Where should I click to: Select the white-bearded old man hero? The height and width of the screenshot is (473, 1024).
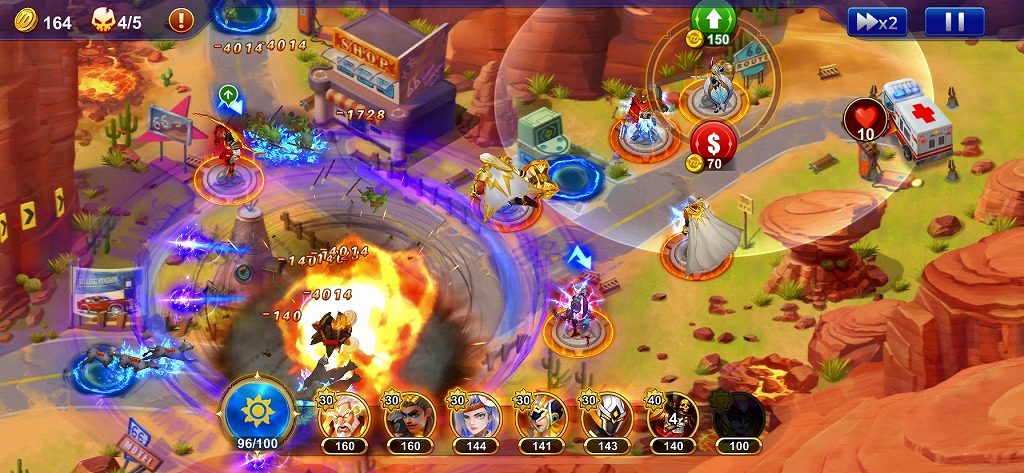tap(344, 418)
